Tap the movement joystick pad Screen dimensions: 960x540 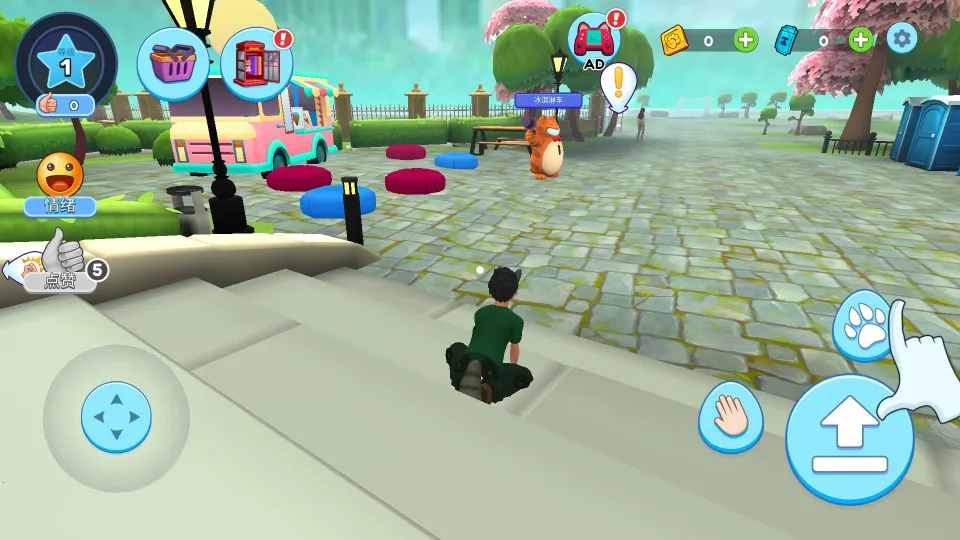116,417
